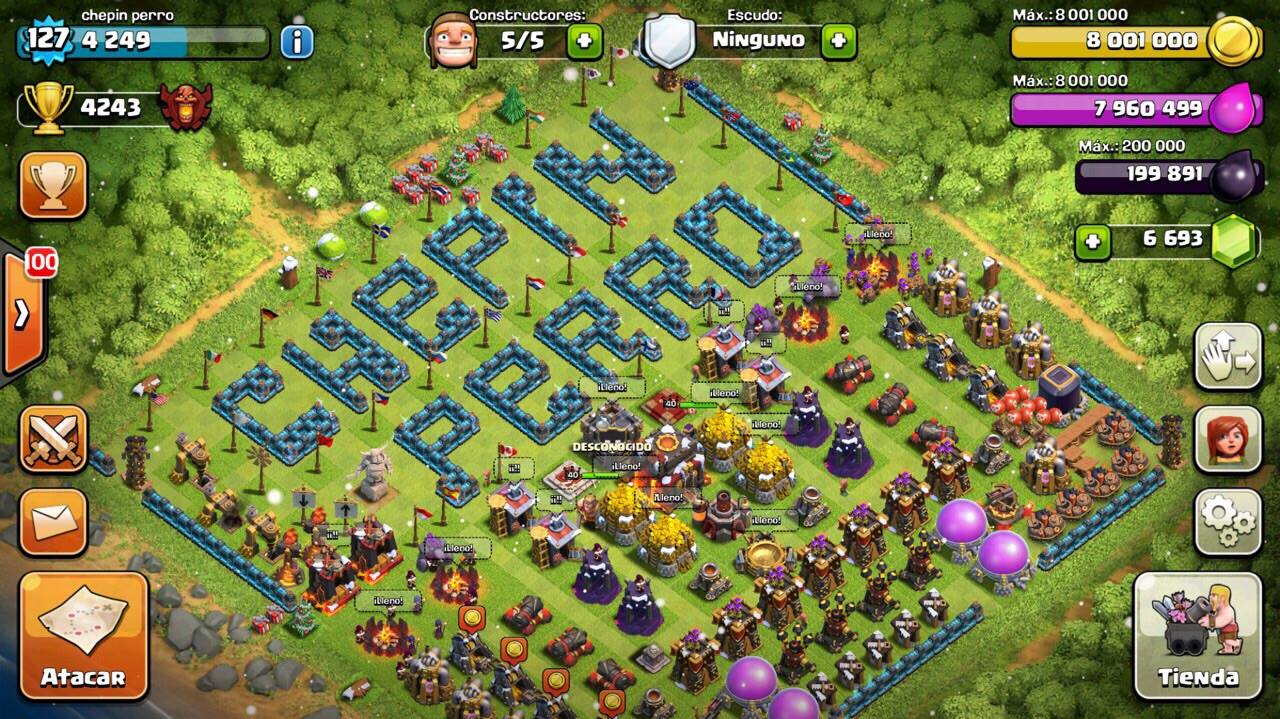Open the trophy rankings button

[53, 185]
